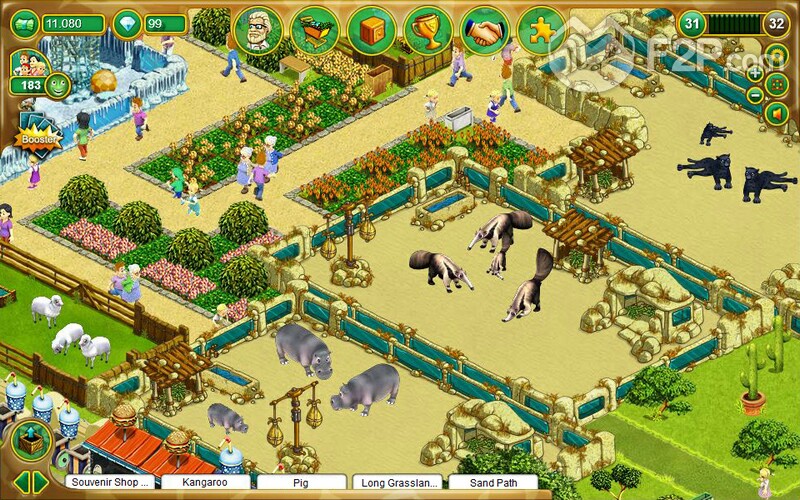Open the zoo director portrait menu
The width and height of the screenshot is (800, 500).
[257, 31]
